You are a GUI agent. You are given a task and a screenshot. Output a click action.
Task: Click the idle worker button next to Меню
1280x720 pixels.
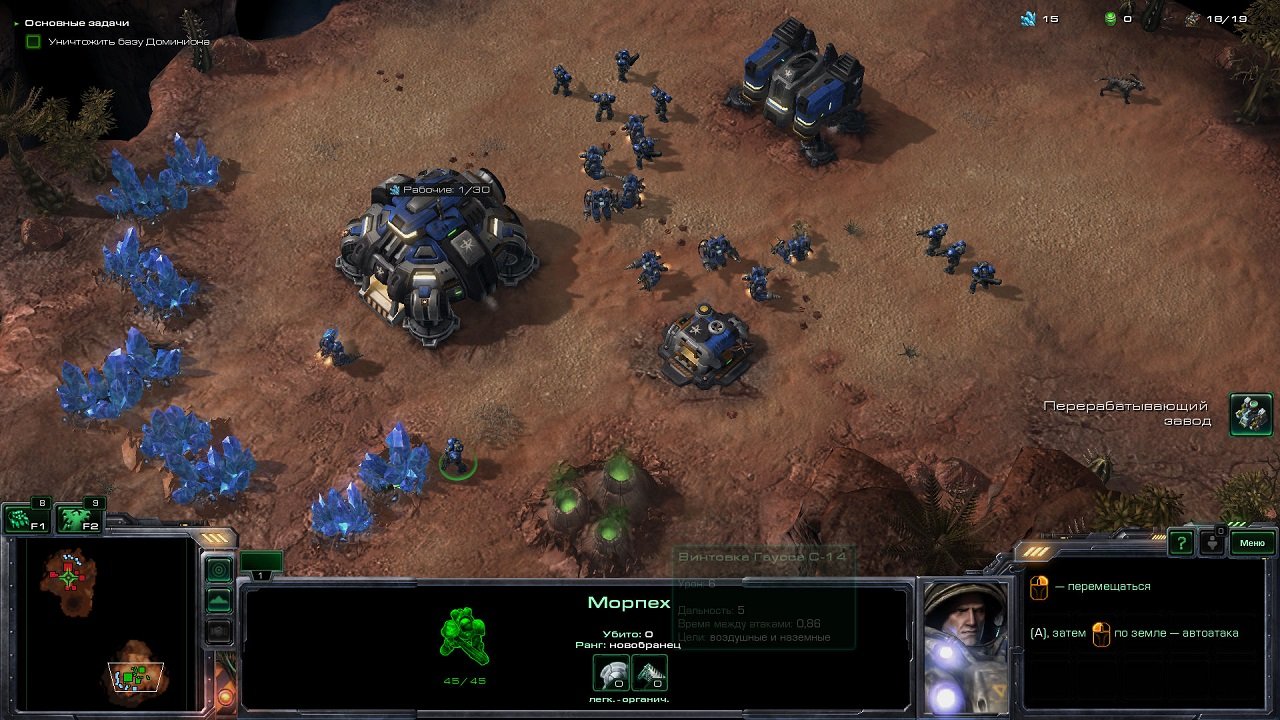(1213, 544)
